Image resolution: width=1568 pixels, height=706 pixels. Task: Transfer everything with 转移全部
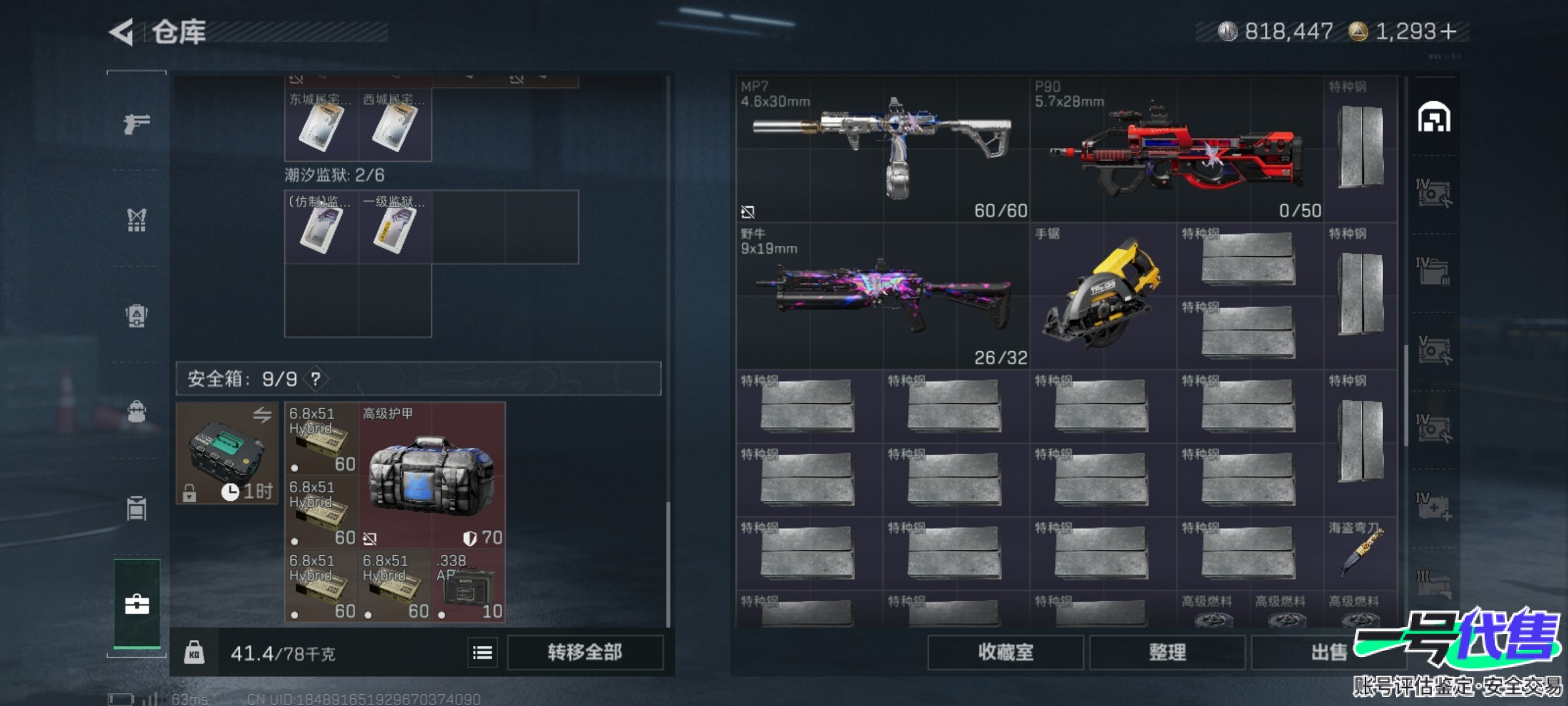pyautogui.click(x=585, y=652)
